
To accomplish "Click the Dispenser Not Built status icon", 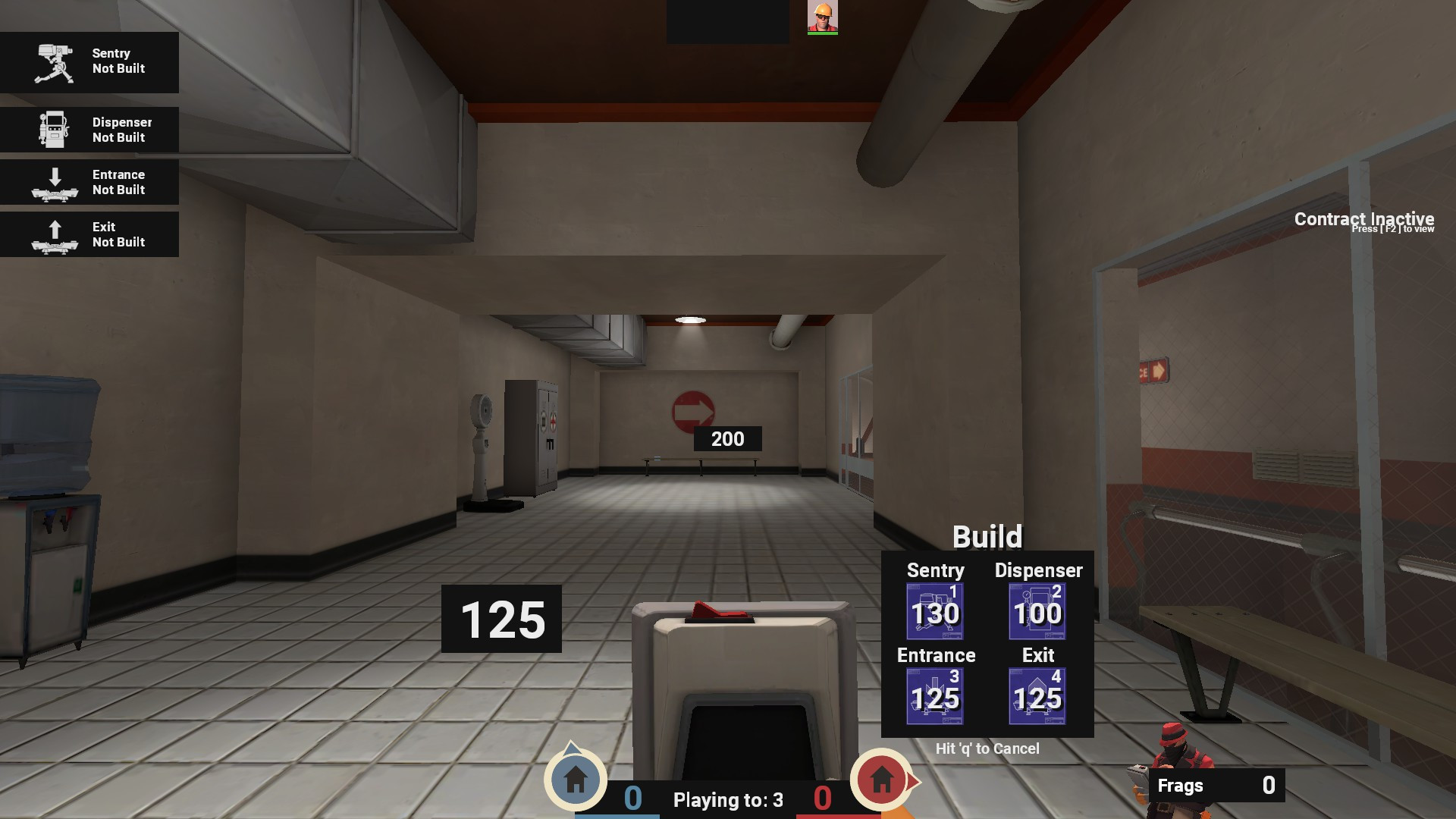I will pos(53,129).
